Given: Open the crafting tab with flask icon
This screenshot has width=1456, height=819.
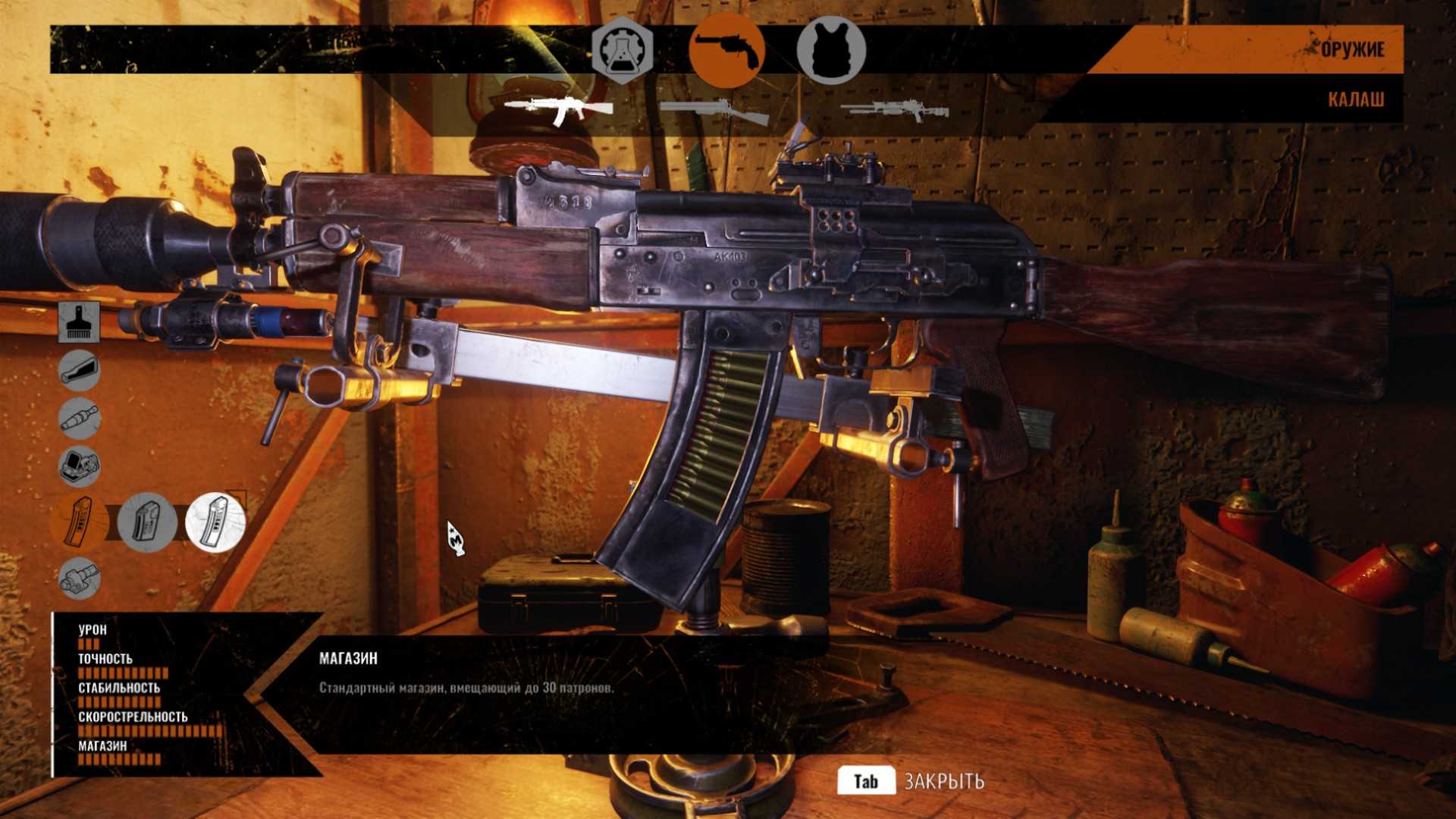Looking at the screenshot, I should click(622, 49).
